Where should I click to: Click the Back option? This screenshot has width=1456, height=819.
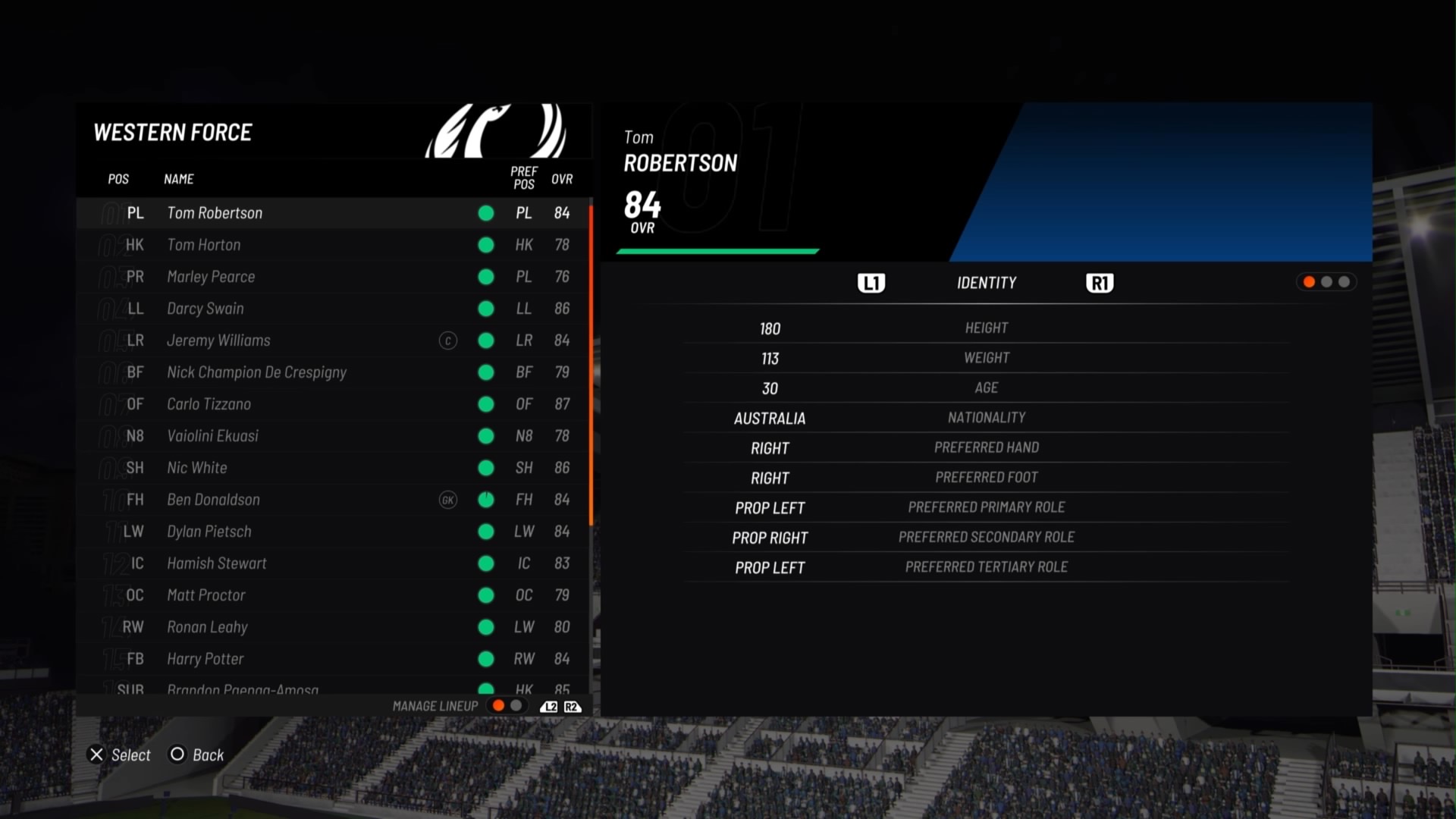[197, 755]
